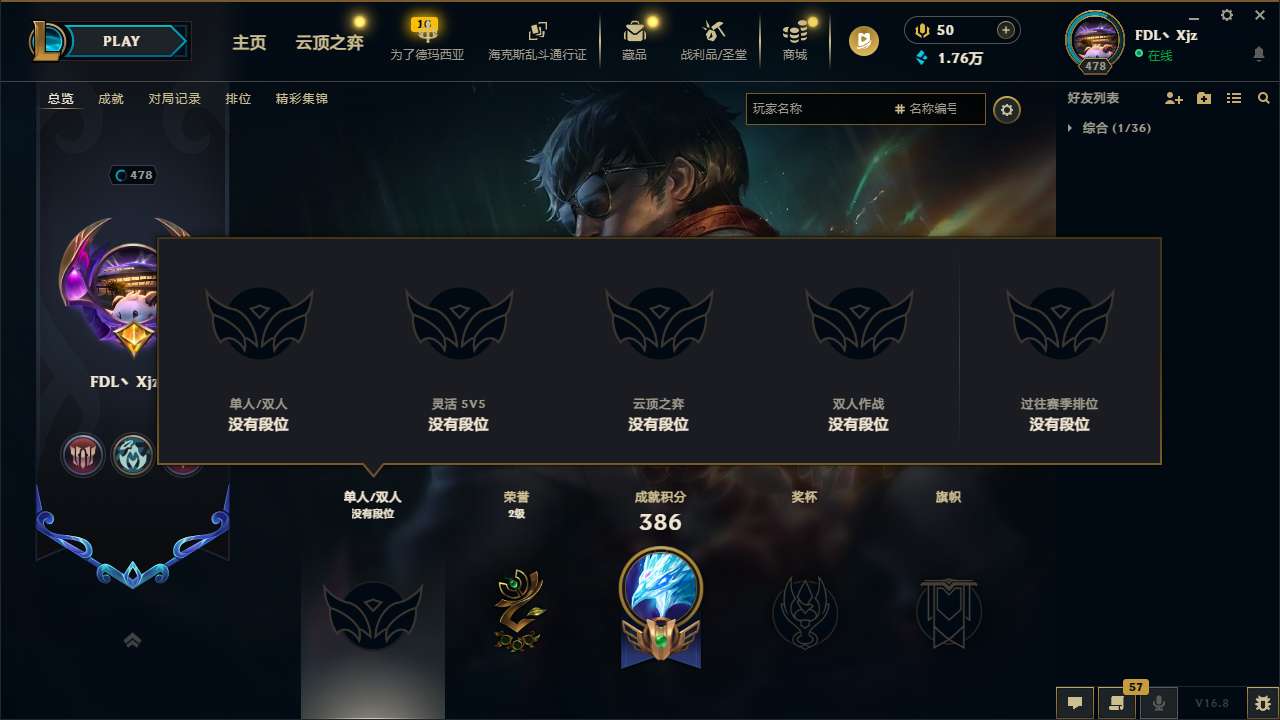Image resolution: width=1280 pixels, height=720 pixels.
Task: Click the settings gear in the title bar
Action: click(x=1226, y=15)
